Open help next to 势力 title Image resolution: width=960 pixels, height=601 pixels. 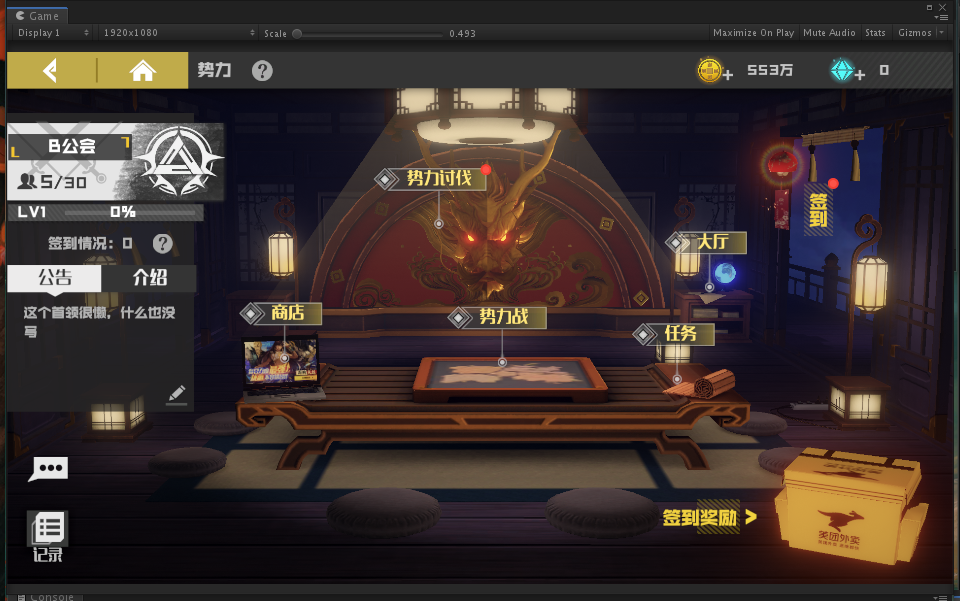click(262, 70)
